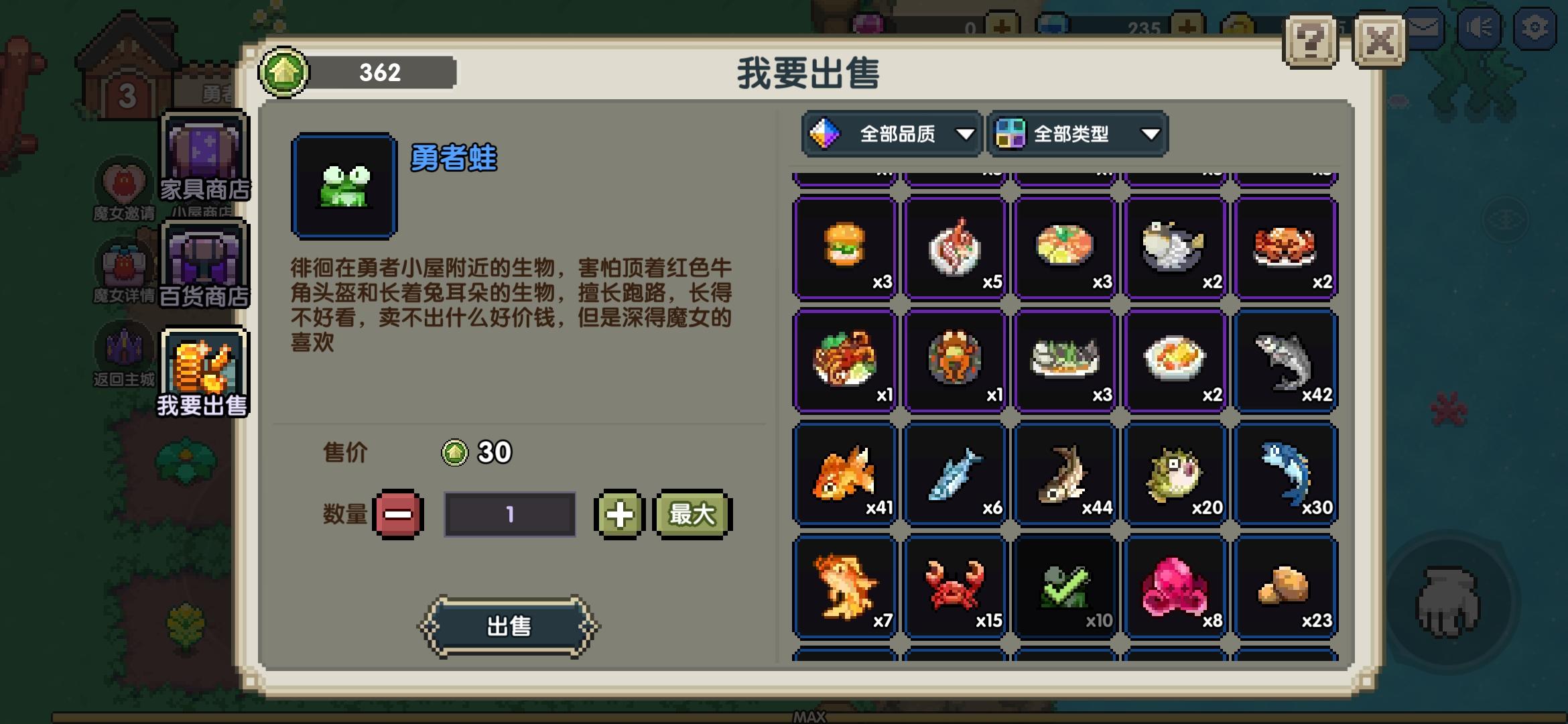Open the 全部品质 quality filter dropdown
This screenshot has height=724, width=1568.
892,133
